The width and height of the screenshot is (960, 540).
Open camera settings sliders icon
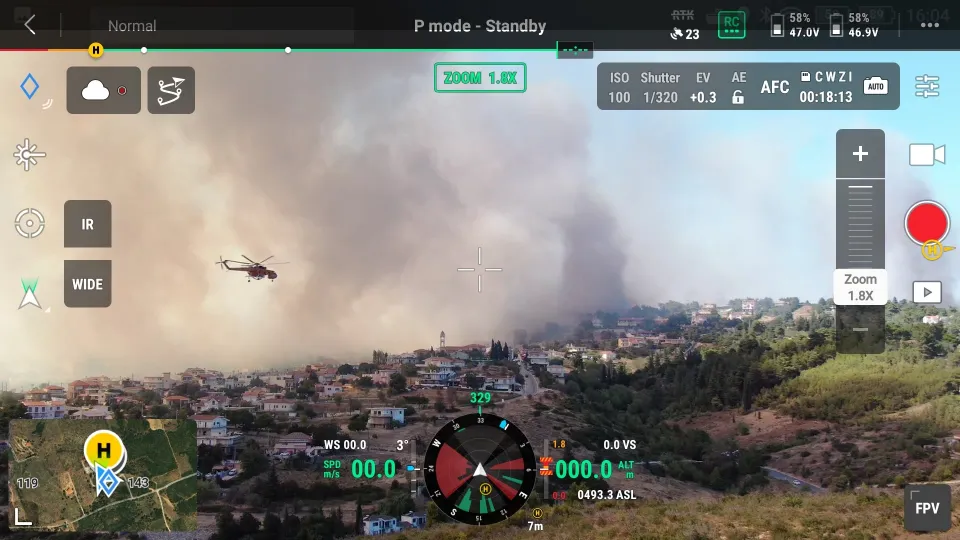[x=927, y=87]
